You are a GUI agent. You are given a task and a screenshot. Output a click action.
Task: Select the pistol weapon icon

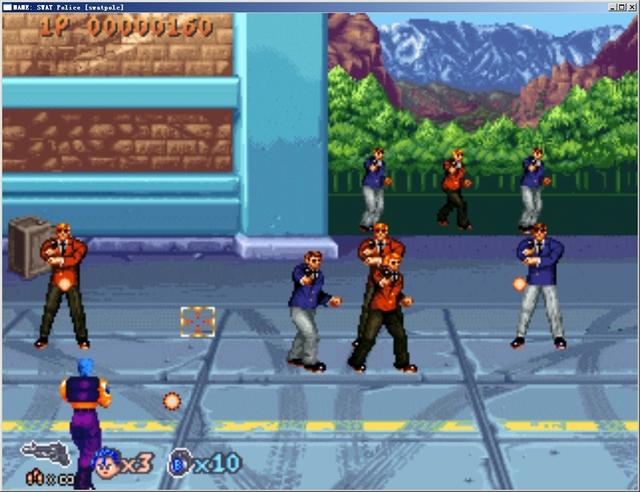46,453
